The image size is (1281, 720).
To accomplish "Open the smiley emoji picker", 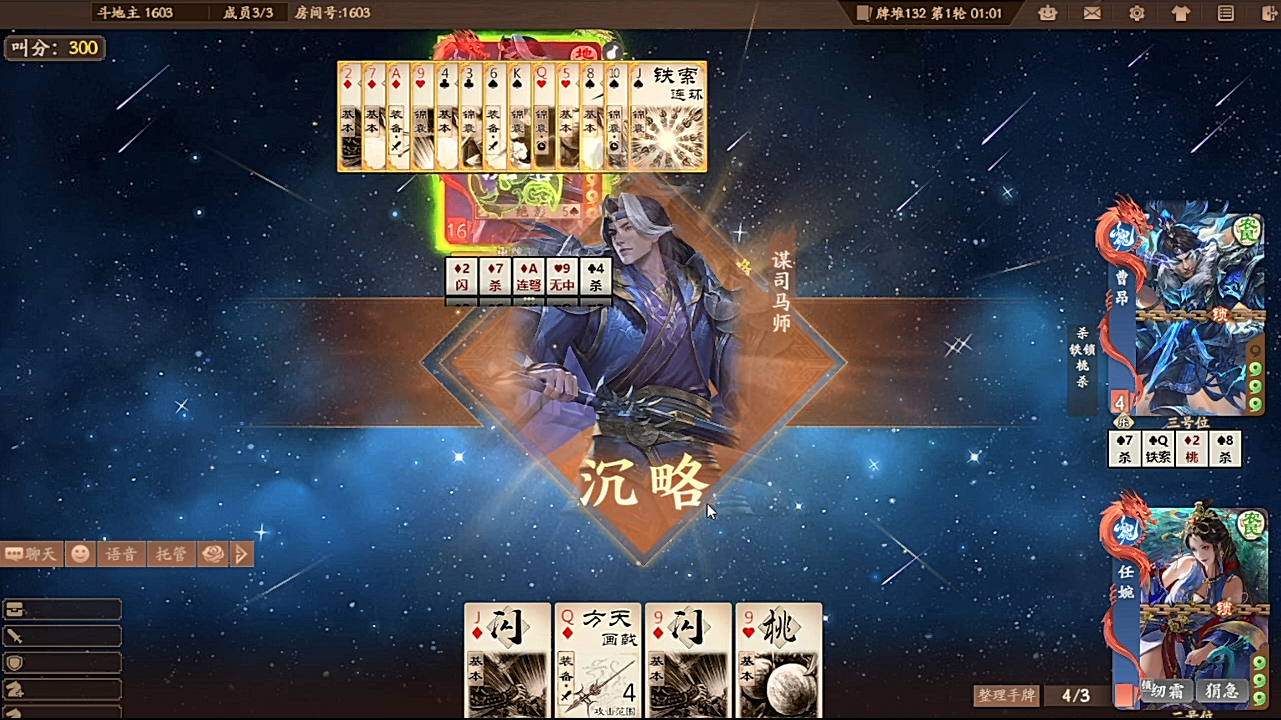I will (80, 554).
